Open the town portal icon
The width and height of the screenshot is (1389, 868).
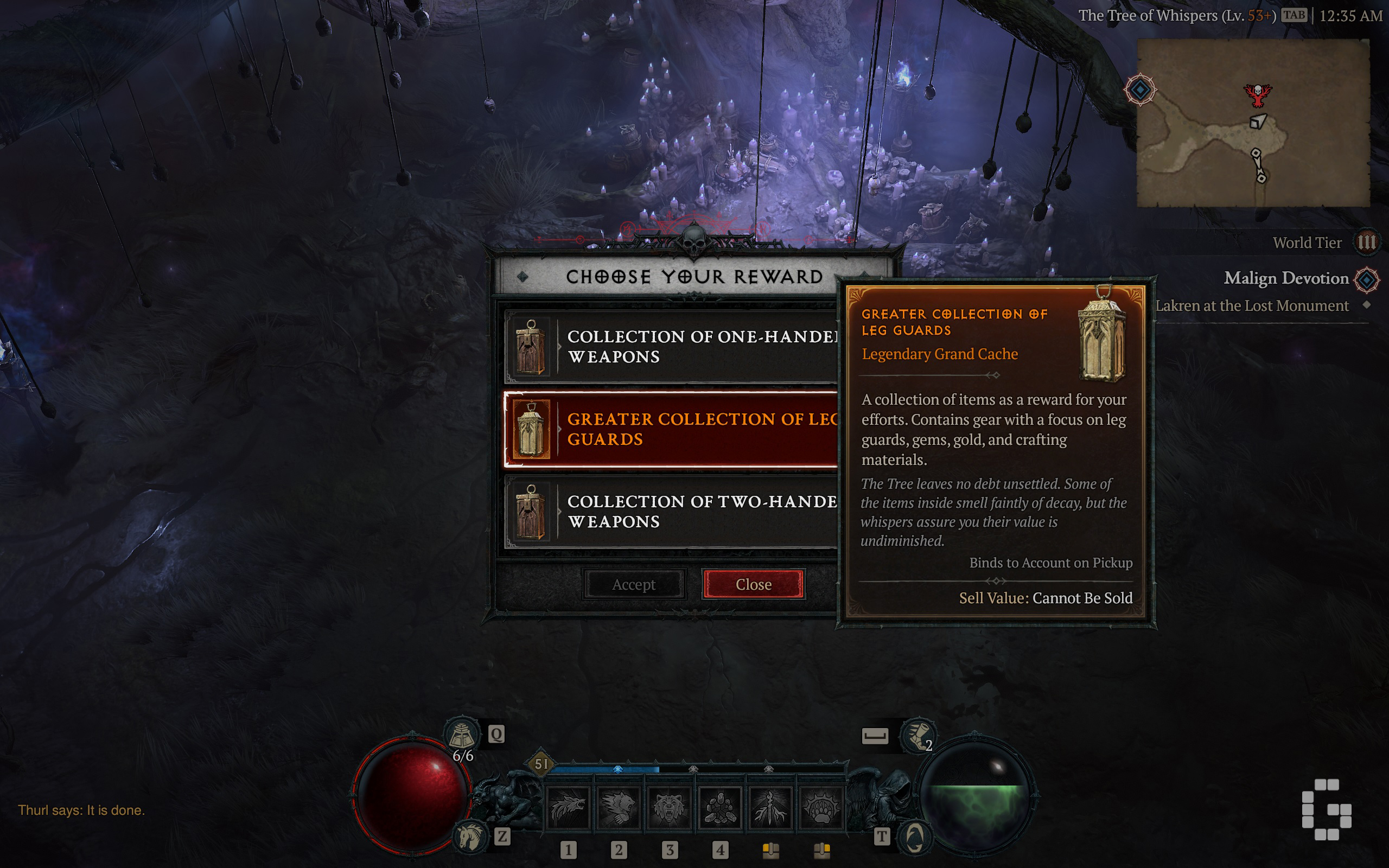[x=914, y=837]
